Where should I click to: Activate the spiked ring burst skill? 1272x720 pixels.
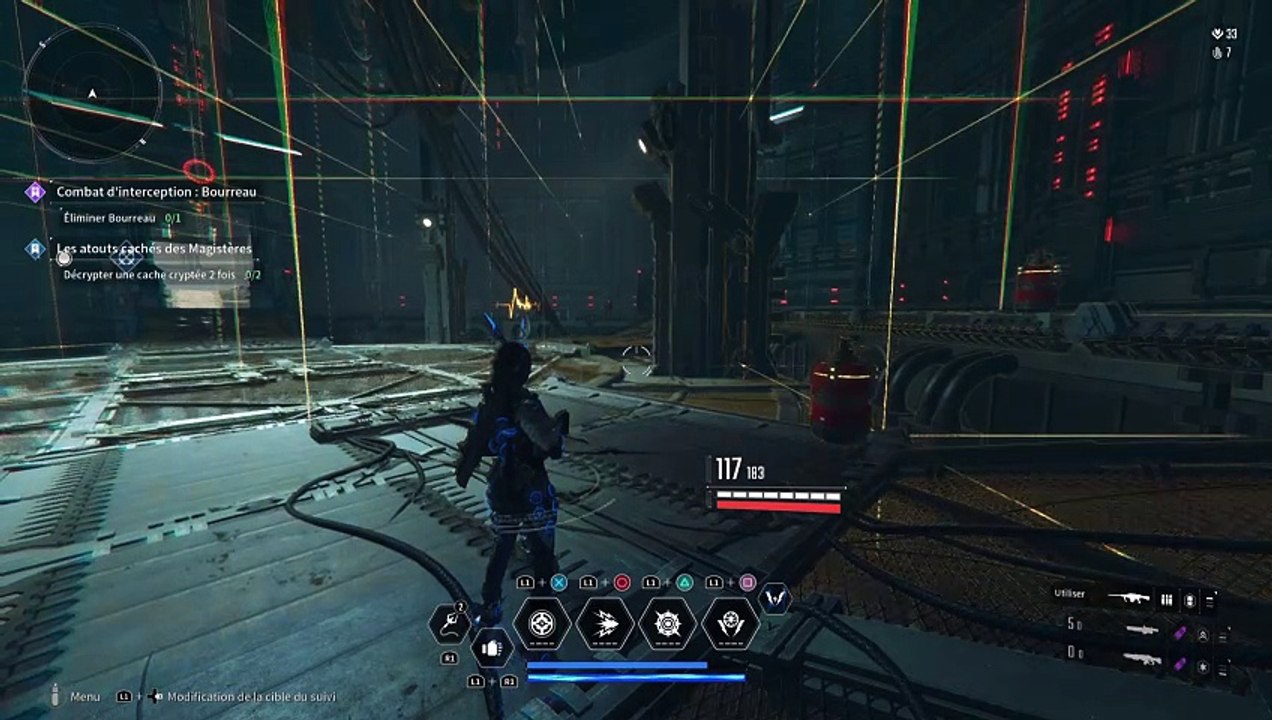667,624
